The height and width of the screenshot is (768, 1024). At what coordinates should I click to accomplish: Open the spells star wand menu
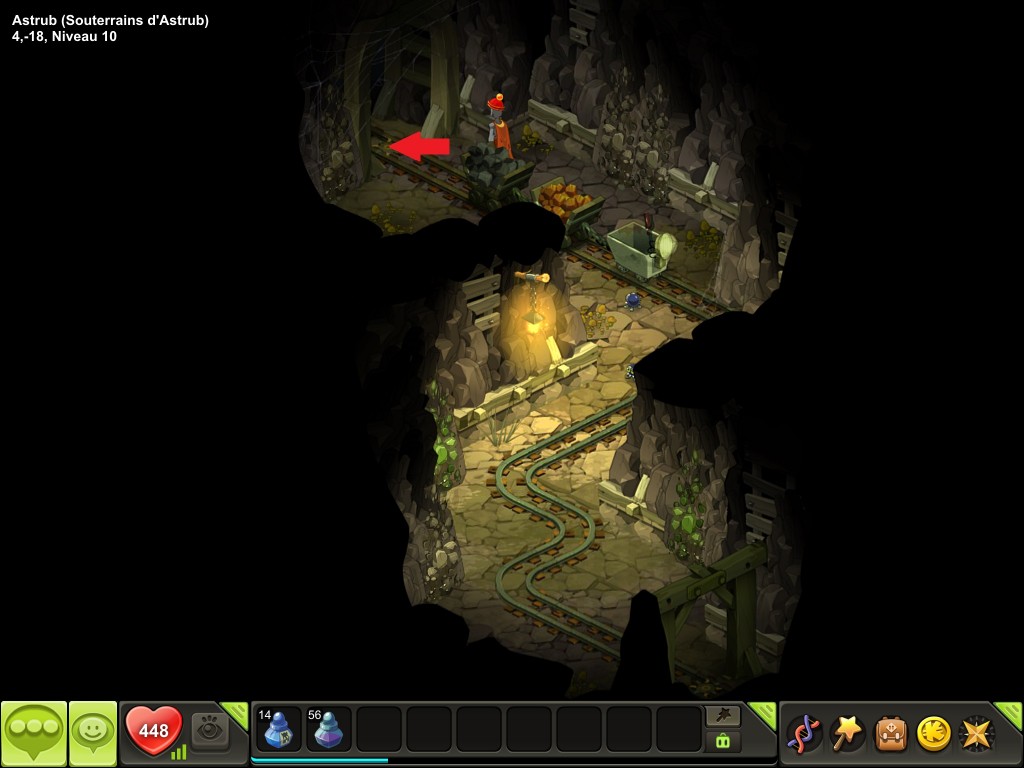pyautogui.click(x=847, y=733)
